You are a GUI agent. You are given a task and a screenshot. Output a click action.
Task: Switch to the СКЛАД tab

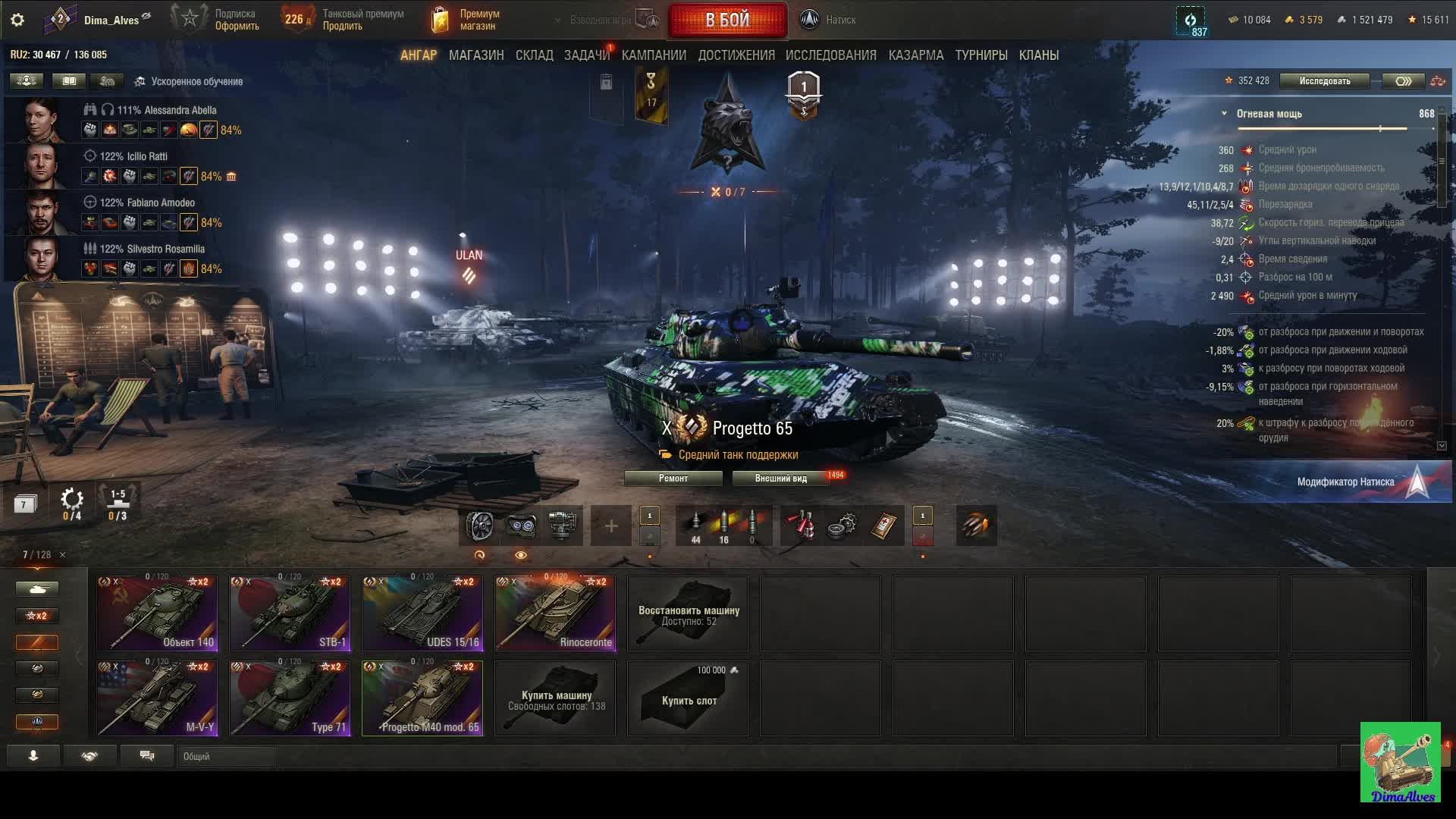click(534, 55)
